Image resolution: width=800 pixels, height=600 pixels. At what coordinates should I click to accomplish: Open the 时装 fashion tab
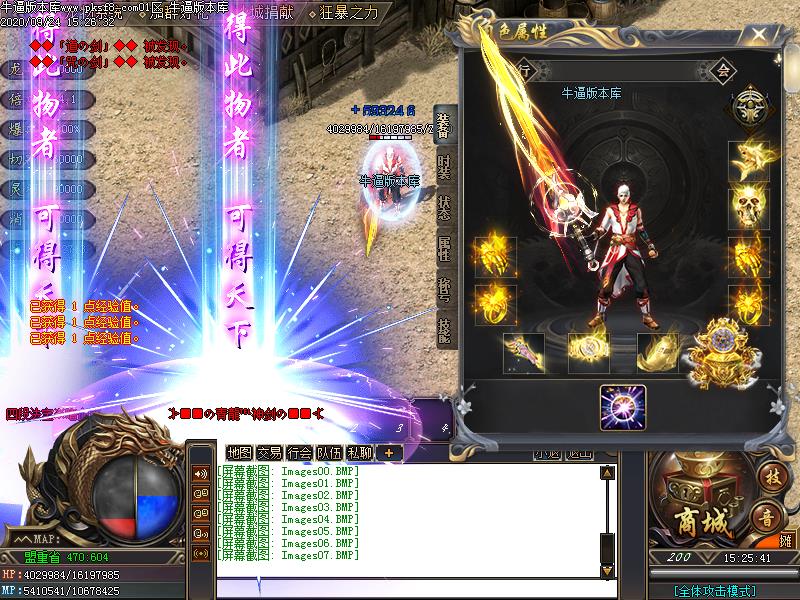(x=444, y=167)
